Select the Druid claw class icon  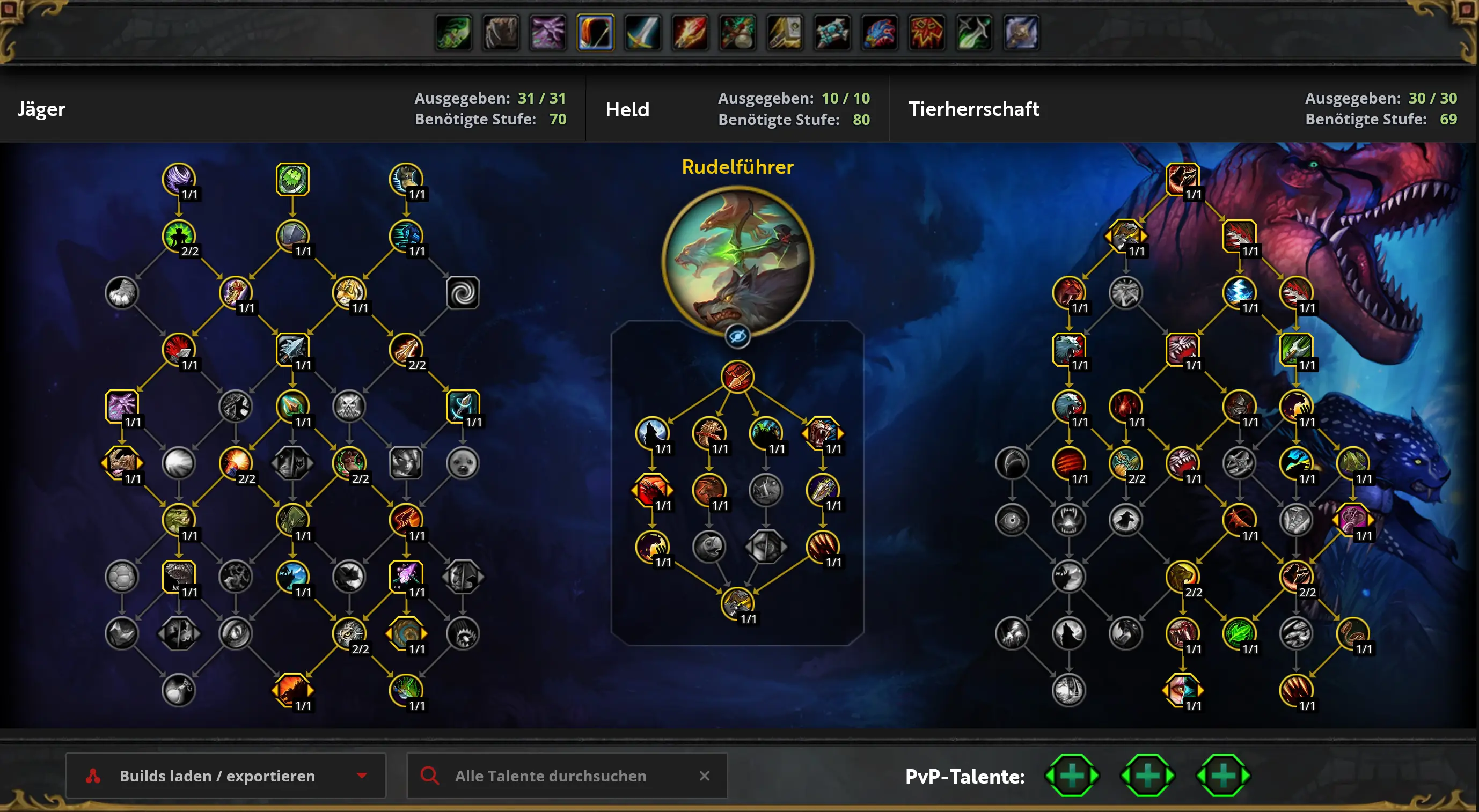501,32
